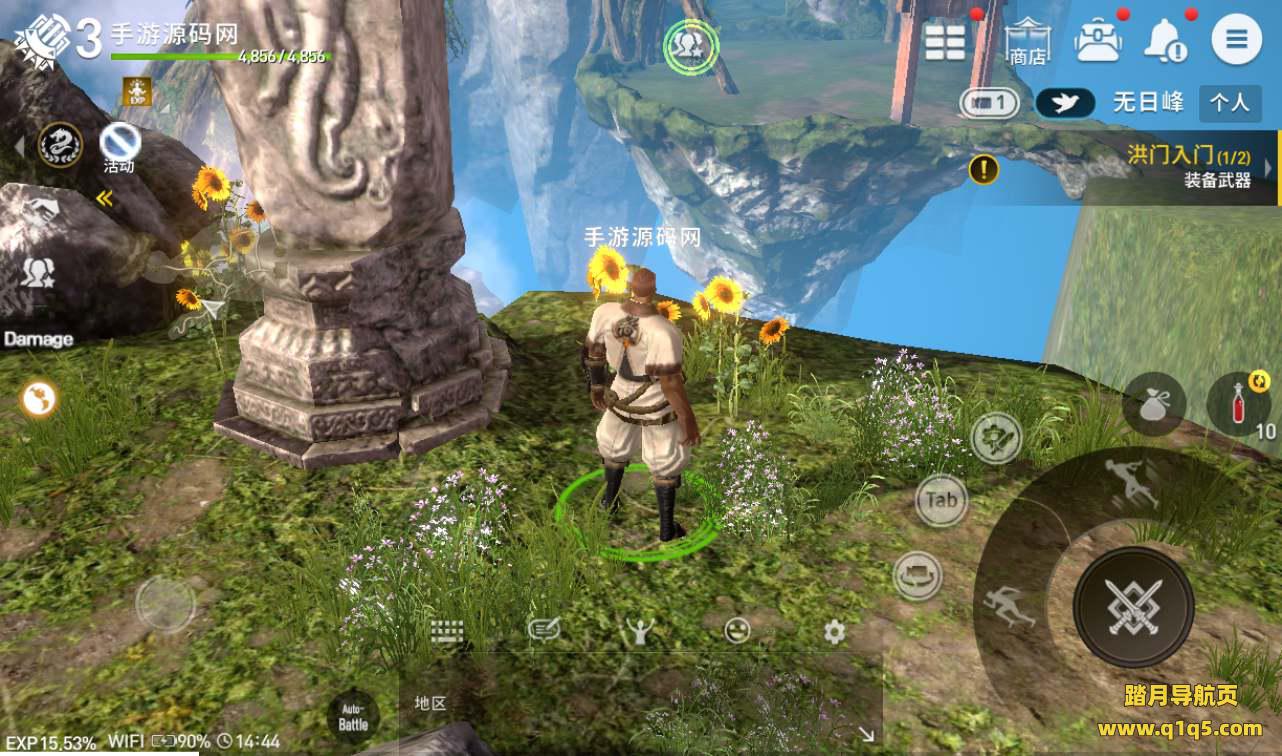Open the bag inventory icon
Screen dimensions: 1282x756
[x=1097, y=41]
